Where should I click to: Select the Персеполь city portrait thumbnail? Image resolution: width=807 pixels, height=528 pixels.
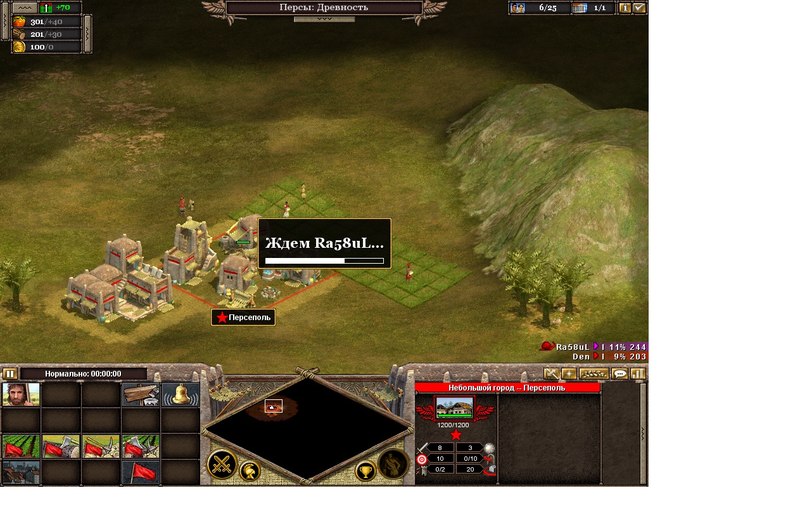pos(455,408)
